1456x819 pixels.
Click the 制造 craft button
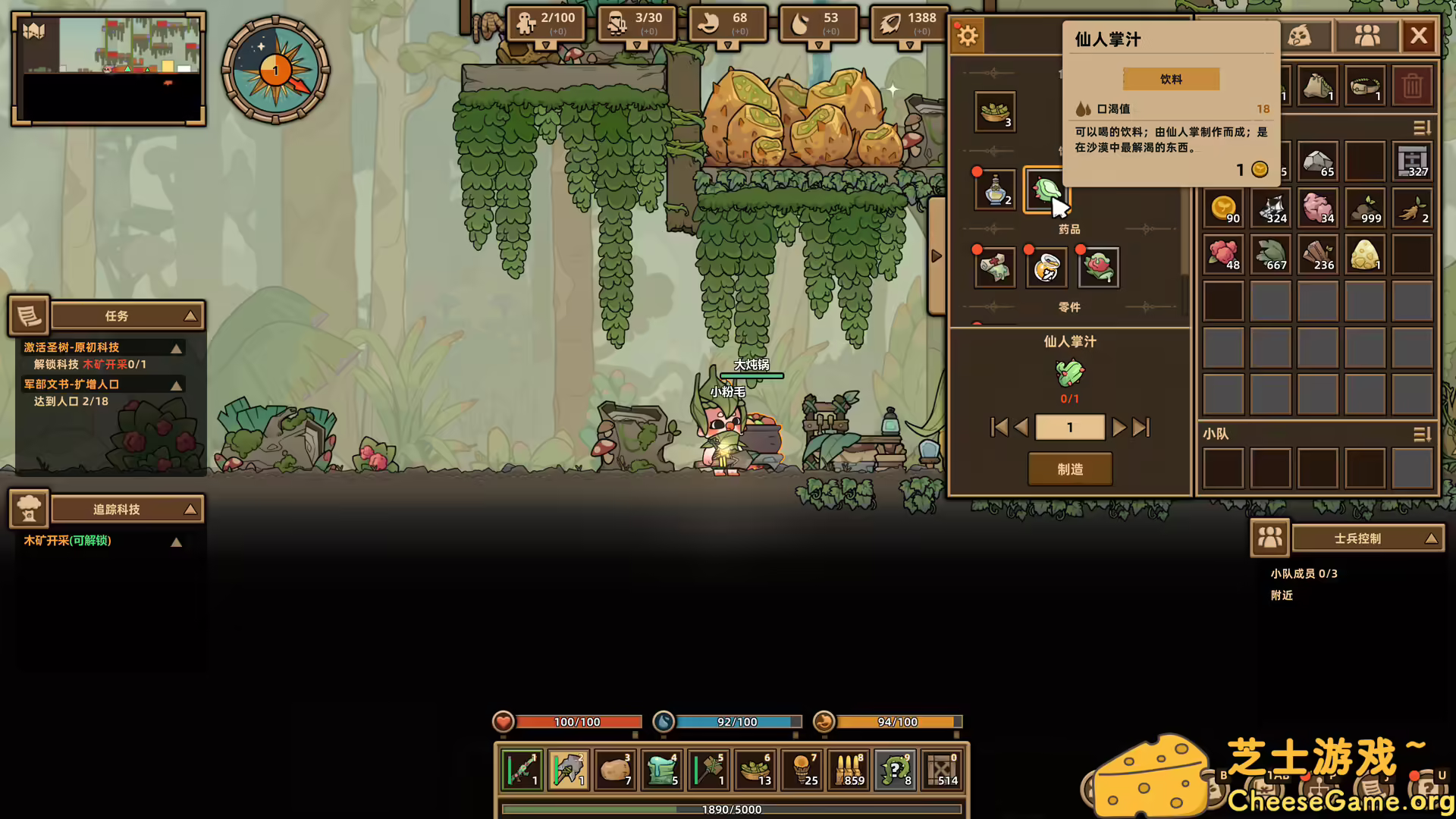[x=1070, y=469]
